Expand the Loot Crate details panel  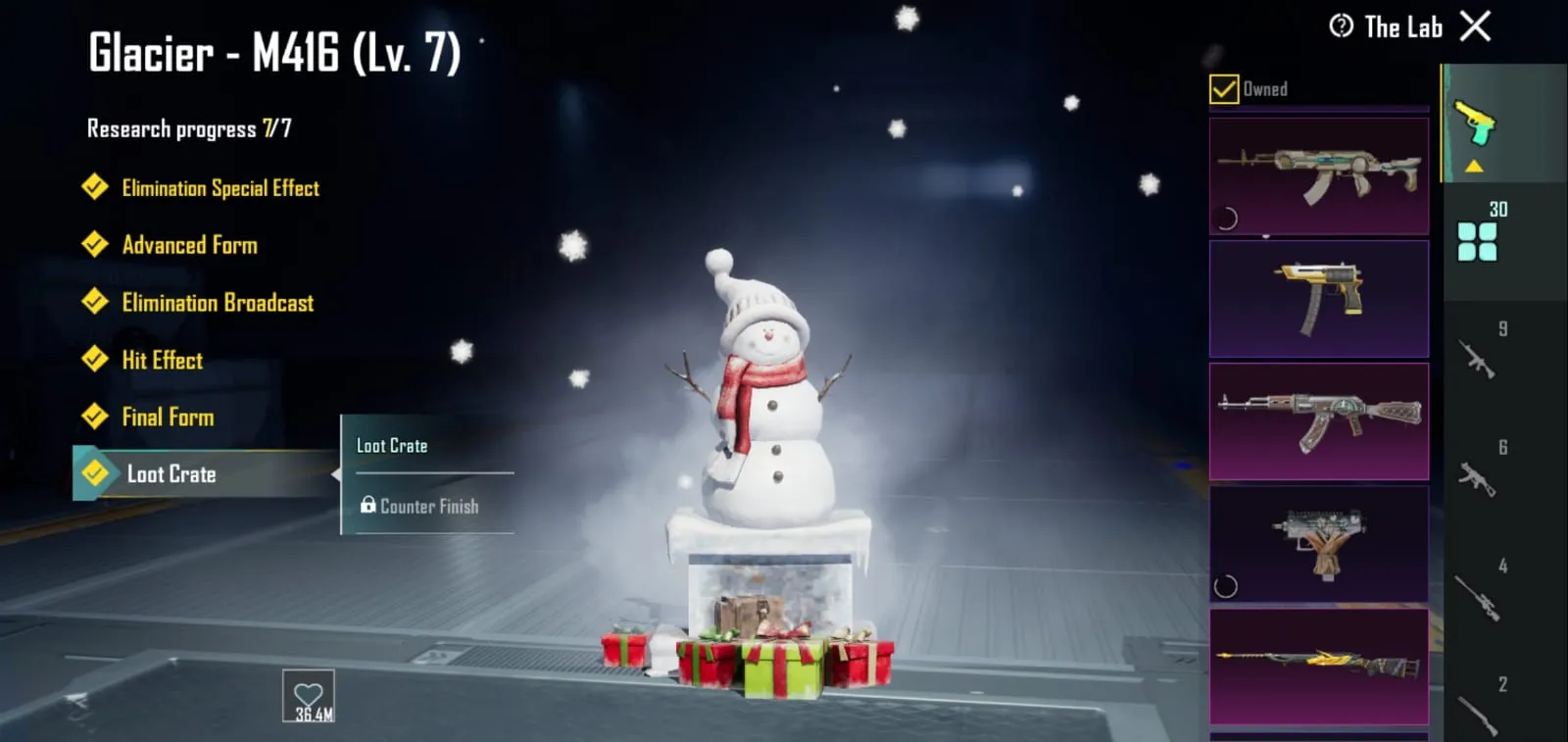[171, 474]
